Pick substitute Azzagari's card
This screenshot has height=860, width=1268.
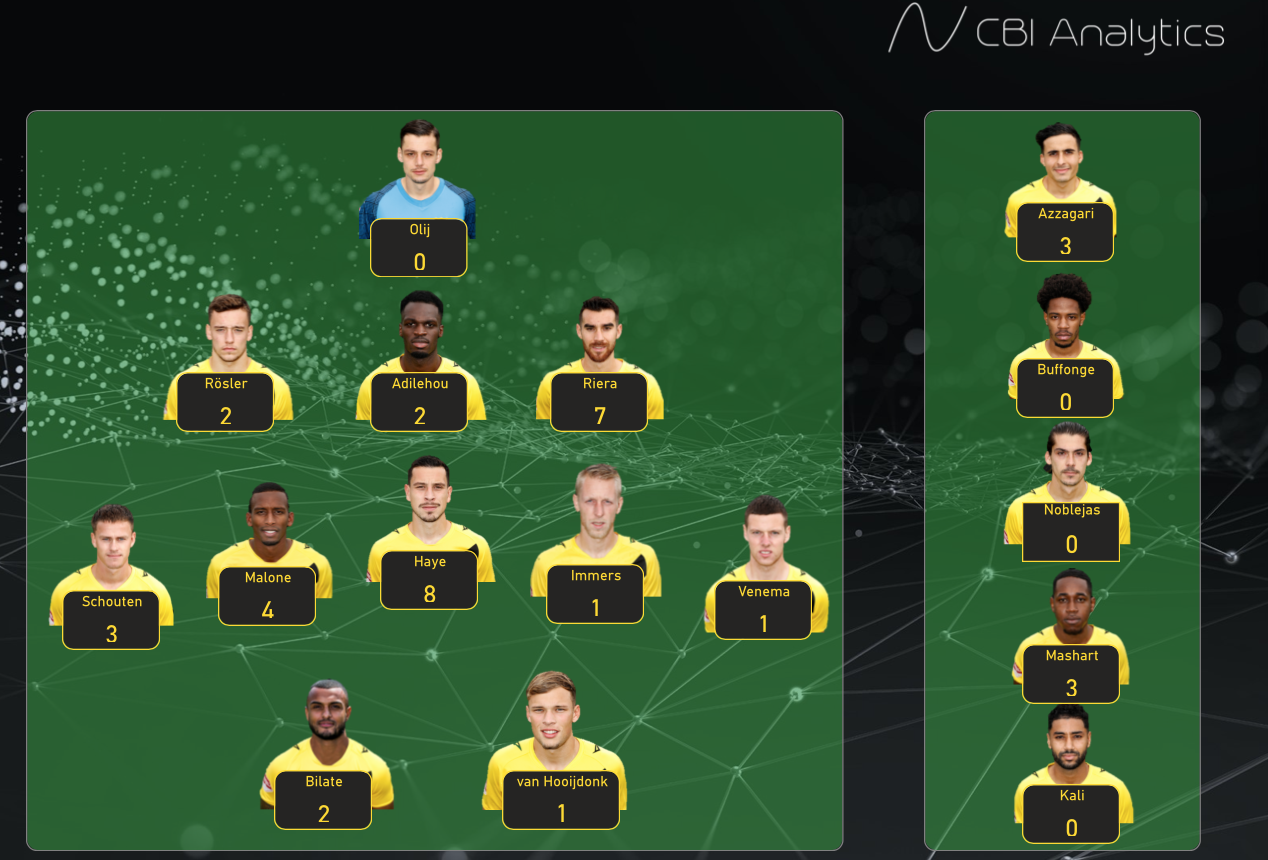(1065, 231)
